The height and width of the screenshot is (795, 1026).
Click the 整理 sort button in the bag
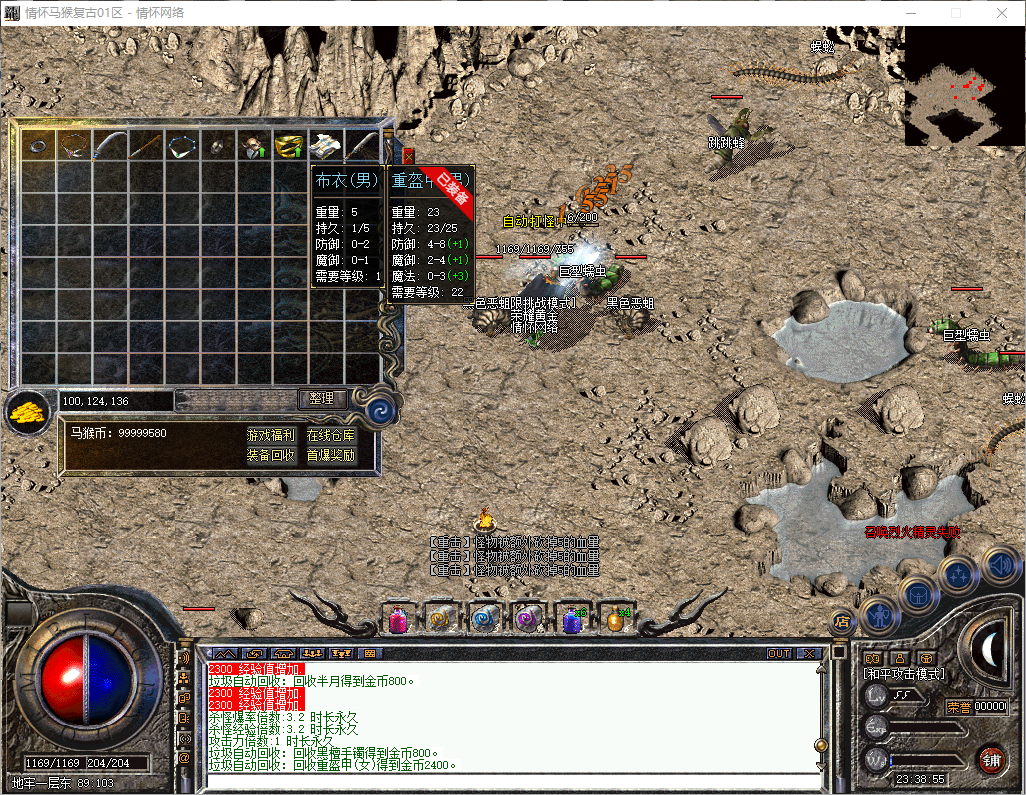(321, 398)
